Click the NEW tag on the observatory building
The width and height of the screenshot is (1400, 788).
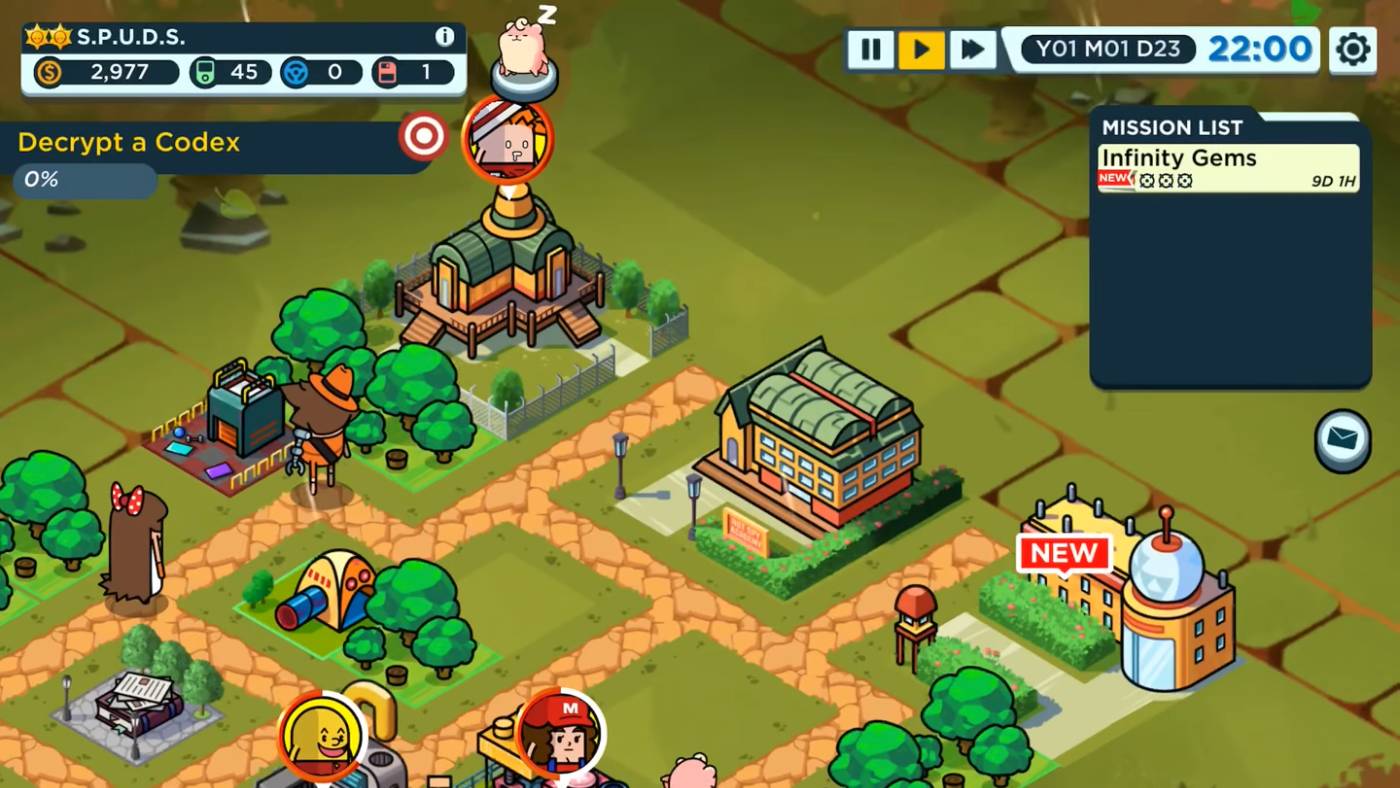[1064, 550]
